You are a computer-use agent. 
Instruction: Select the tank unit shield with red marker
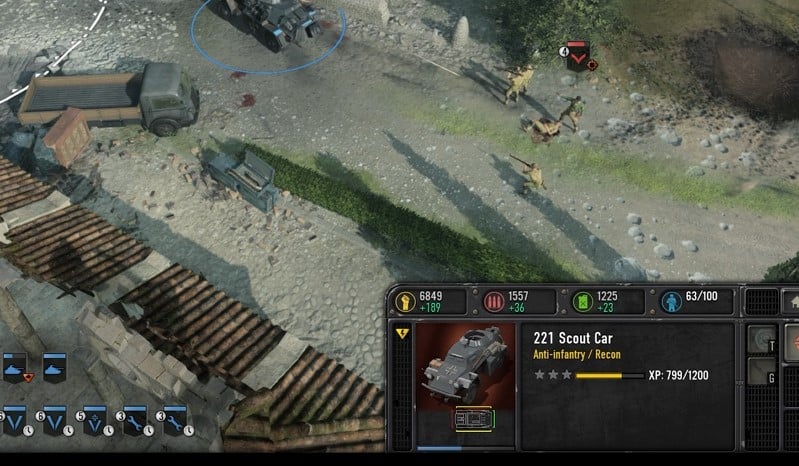(x=15, y=368)
